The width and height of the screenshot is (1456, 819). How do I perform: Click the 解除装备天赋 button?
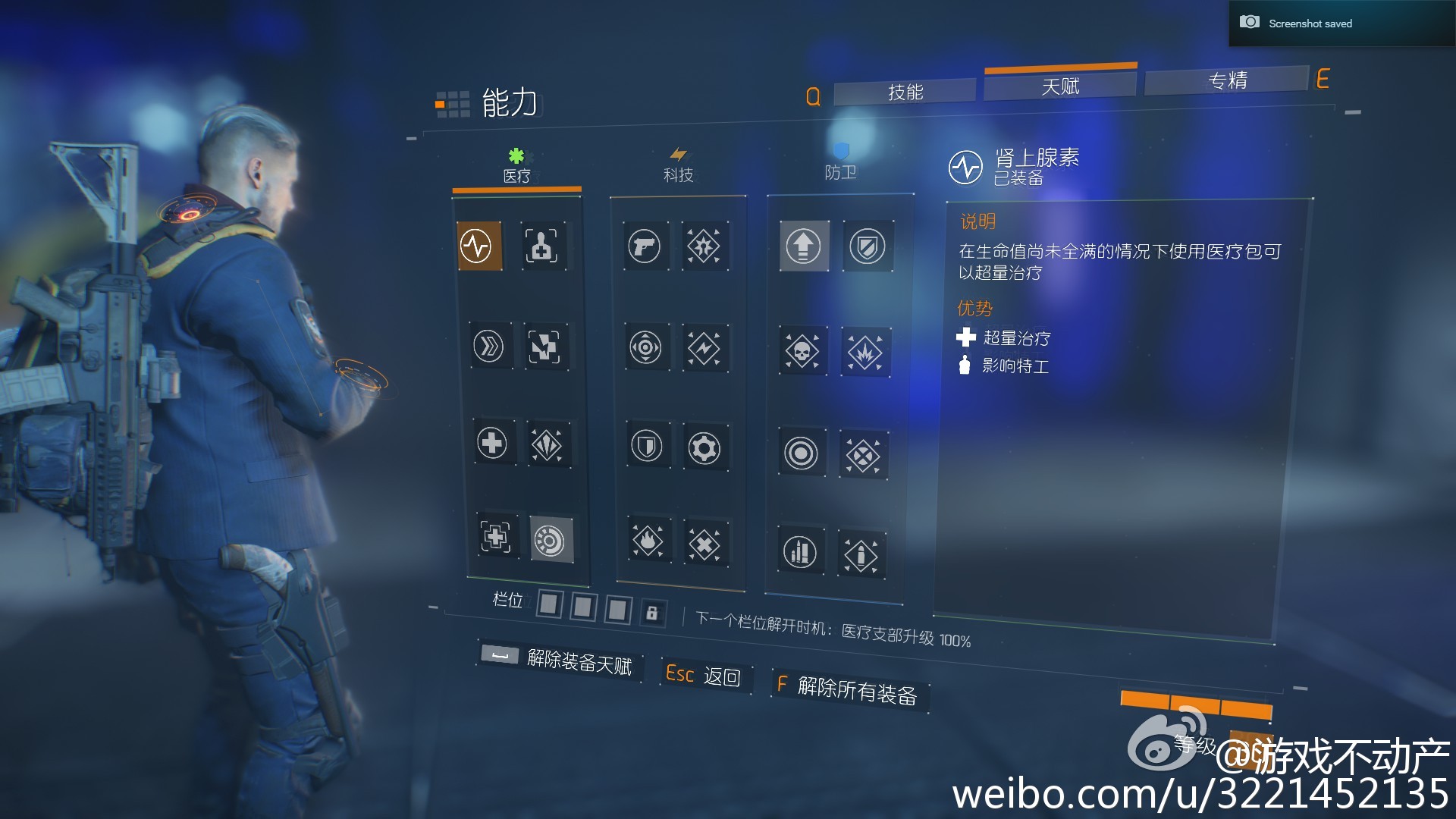click(x=579, y=661)
